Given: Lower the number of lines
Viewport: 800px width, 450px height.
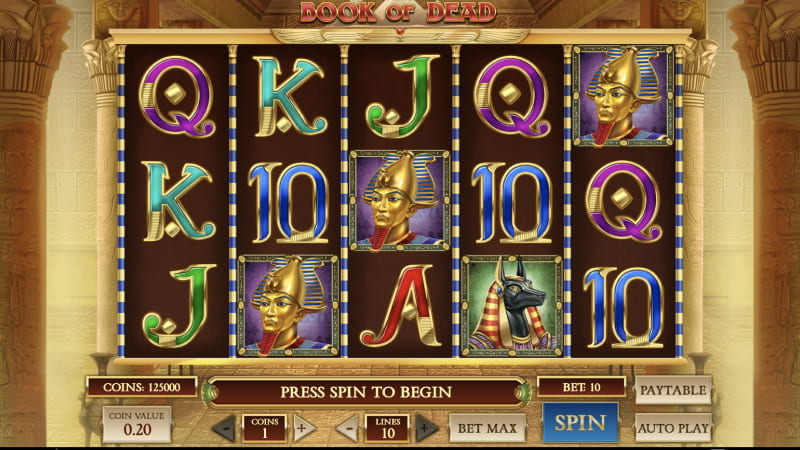Looking at the screenshot, I should coord(348,428).
